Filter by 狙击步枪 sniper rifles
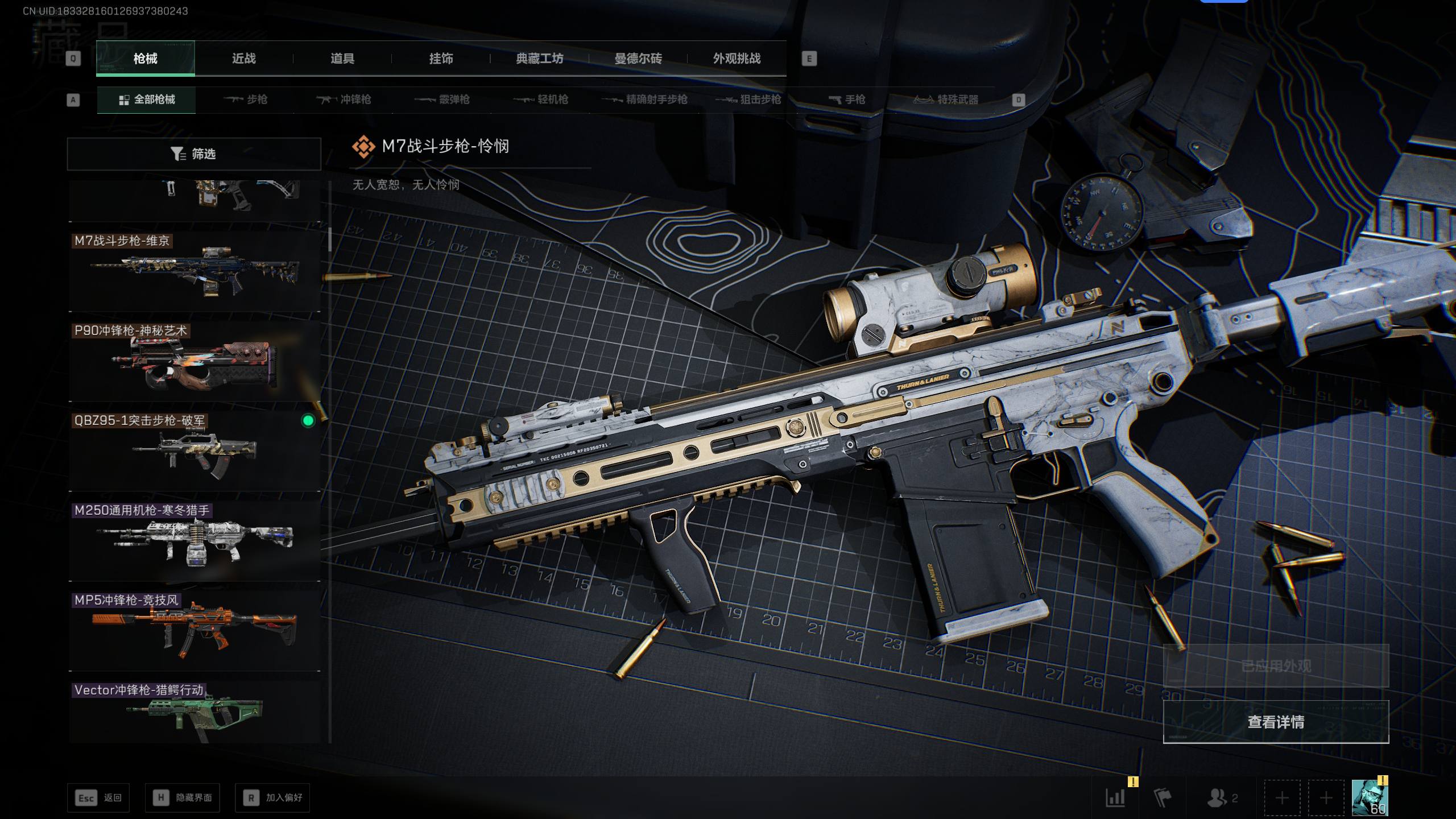Viewport: 1456px width, 819px height. pos(748,100)
